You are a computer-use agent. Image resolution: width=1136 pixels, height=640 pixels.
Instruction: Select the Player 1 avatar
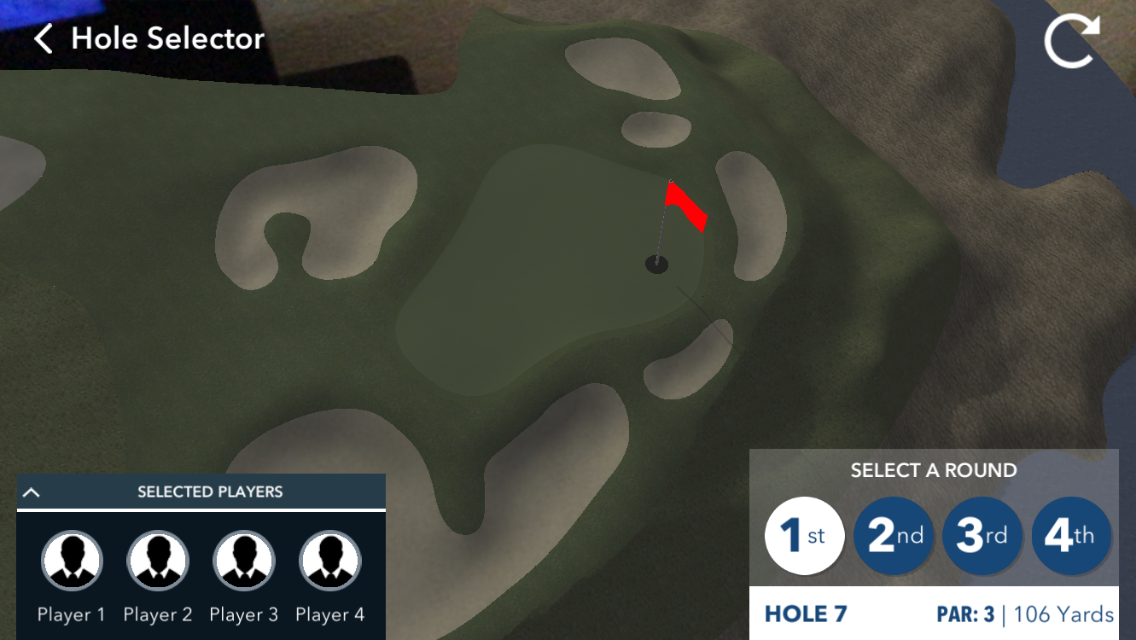[x=71, y=561]
